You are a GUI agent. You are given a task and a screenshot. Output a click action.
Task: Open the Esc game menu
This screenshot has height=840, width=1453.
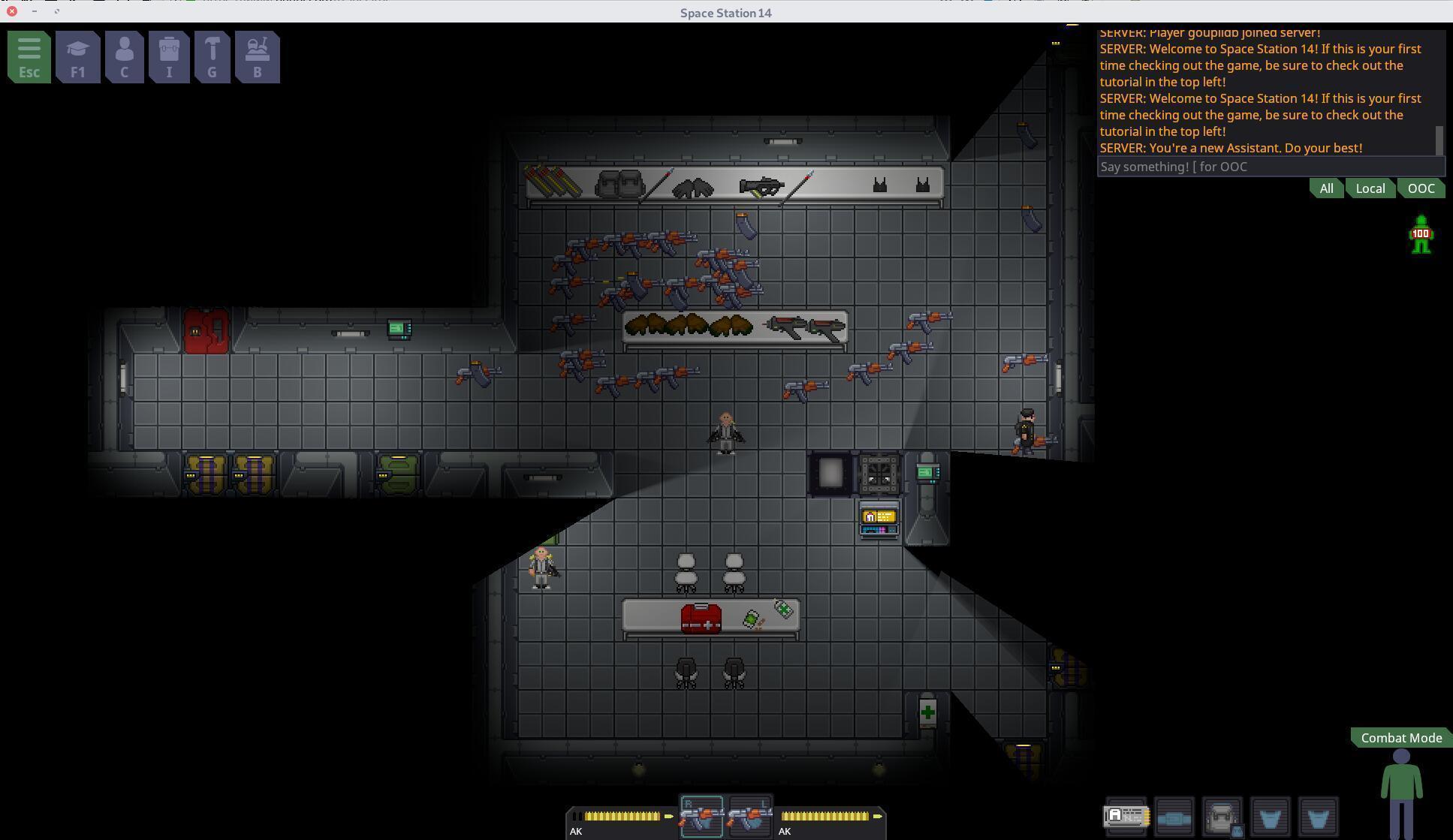click(x=29, y=56)
